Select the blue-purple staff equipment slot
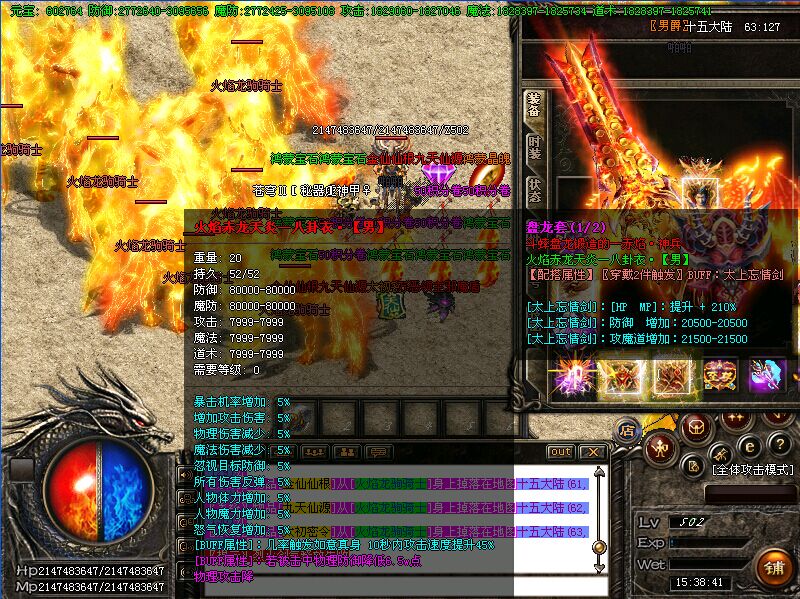Viewport: 800px width, 599px height. point(766,376)
